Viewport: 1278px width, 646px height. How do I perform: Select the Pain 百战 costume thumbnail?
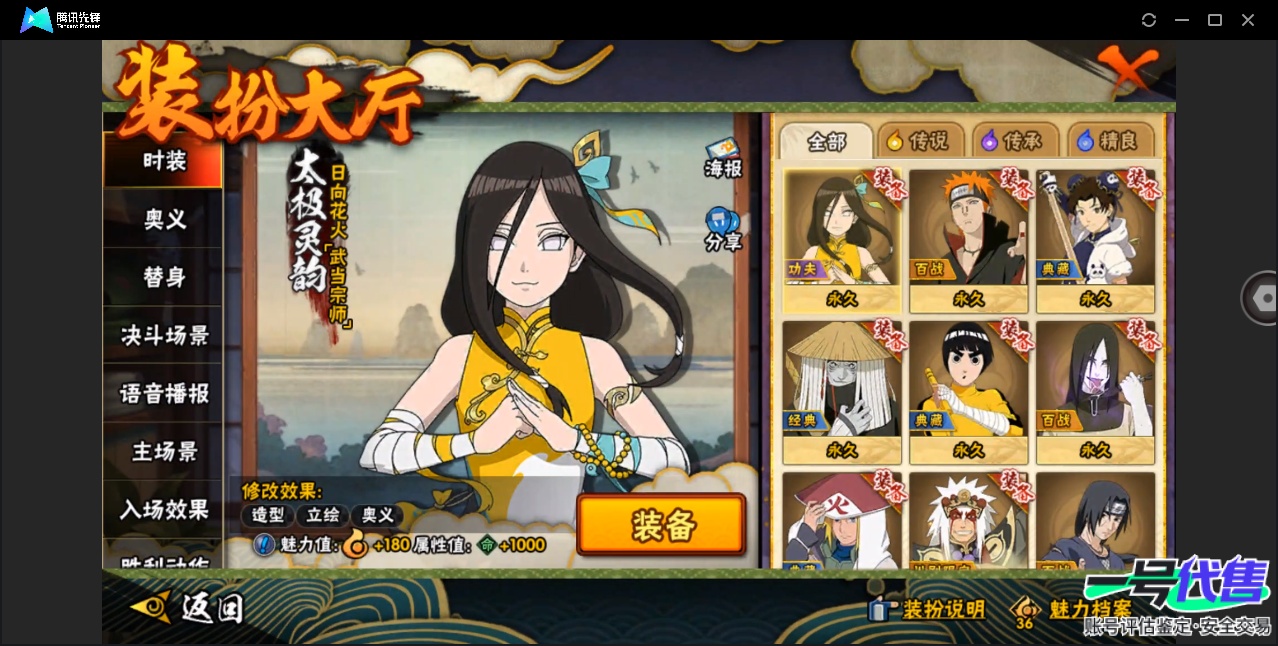point(968,240)
